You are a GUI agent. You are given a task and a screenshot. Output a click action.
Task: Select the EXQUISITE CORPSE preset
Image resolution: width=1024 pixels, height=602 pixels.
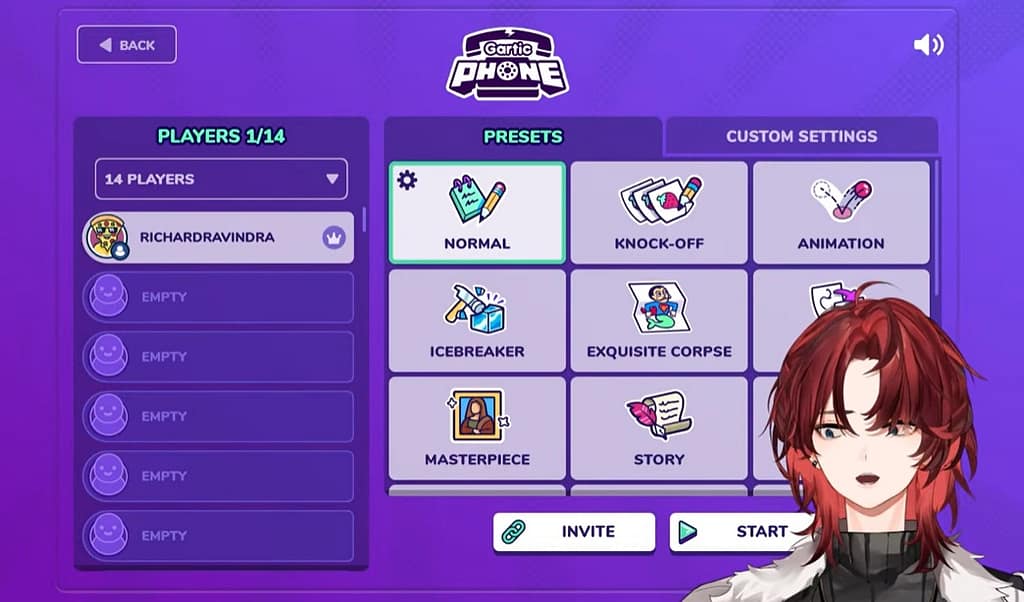659,321
